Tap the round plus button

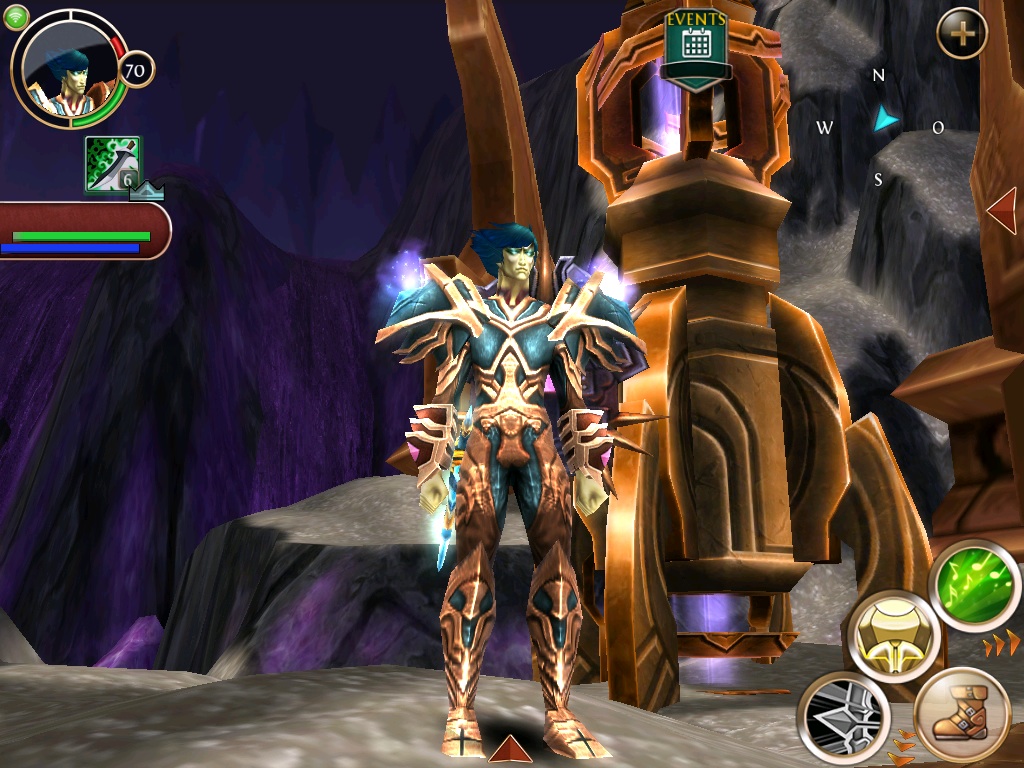click(x=962, y=34)
